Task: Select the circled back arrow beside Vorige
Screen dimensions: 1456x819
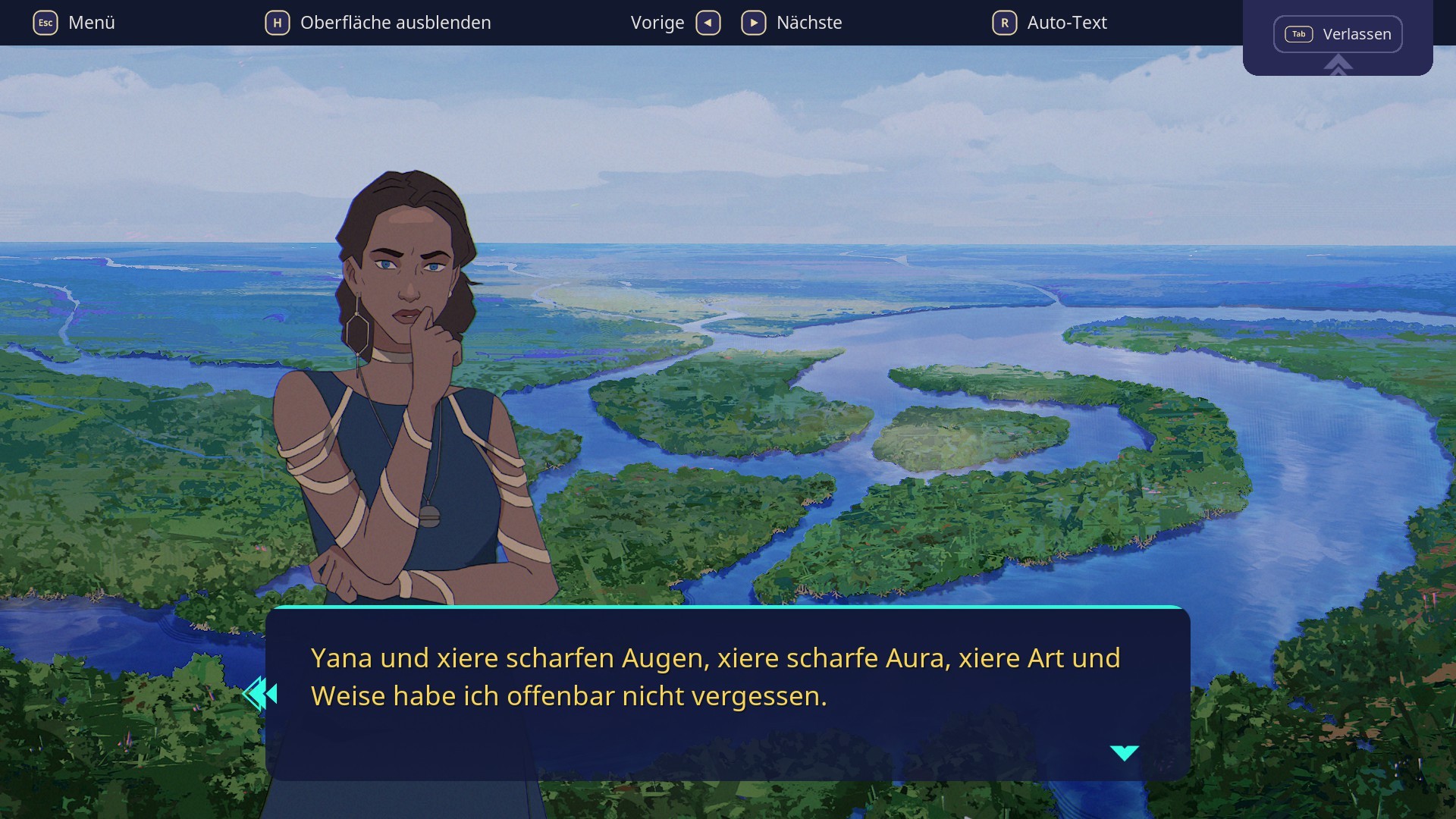Action: [708, 23]
